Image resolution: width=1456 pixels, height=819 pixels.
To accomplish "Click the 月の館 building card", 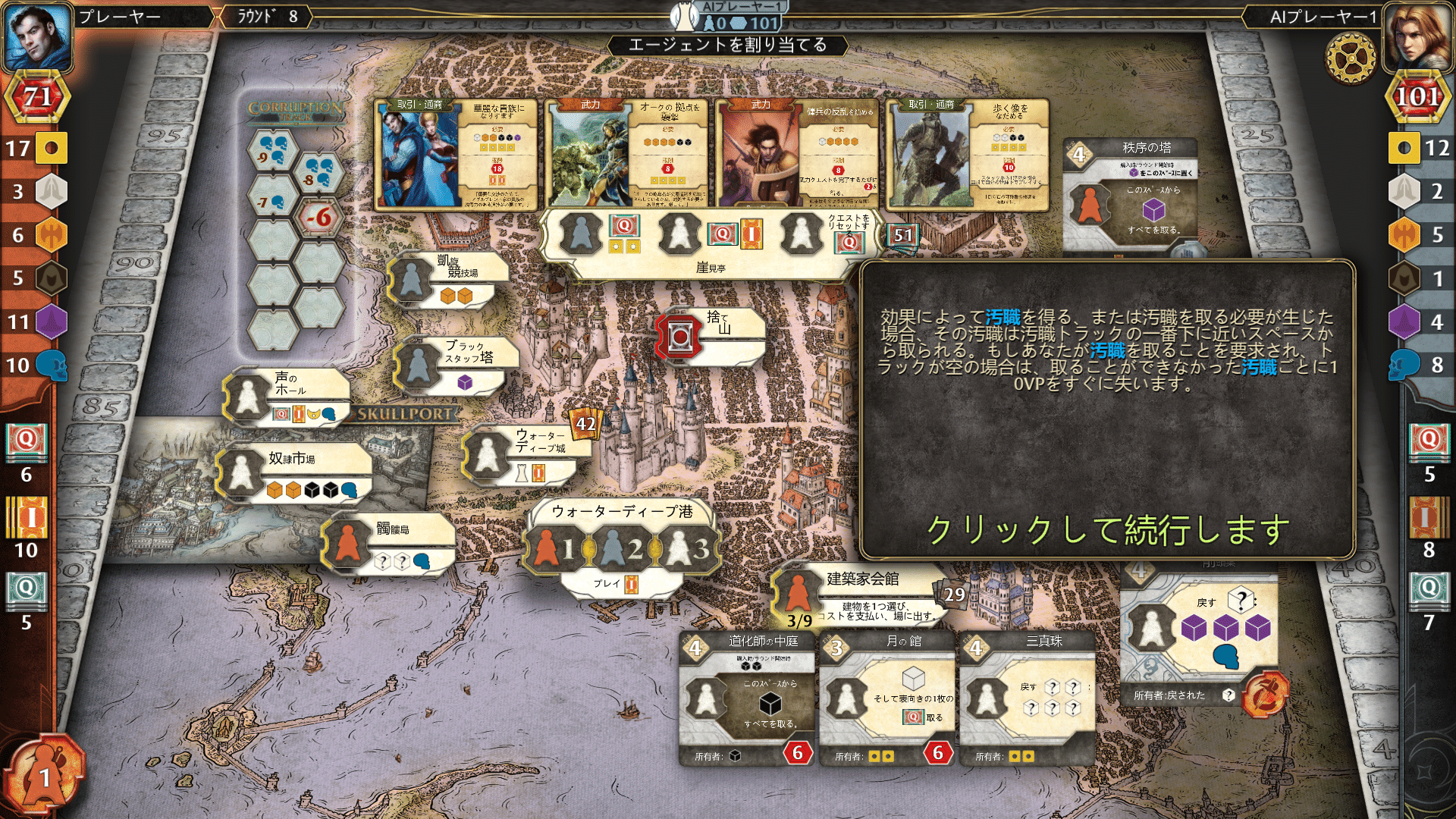I will click(887, 698).
